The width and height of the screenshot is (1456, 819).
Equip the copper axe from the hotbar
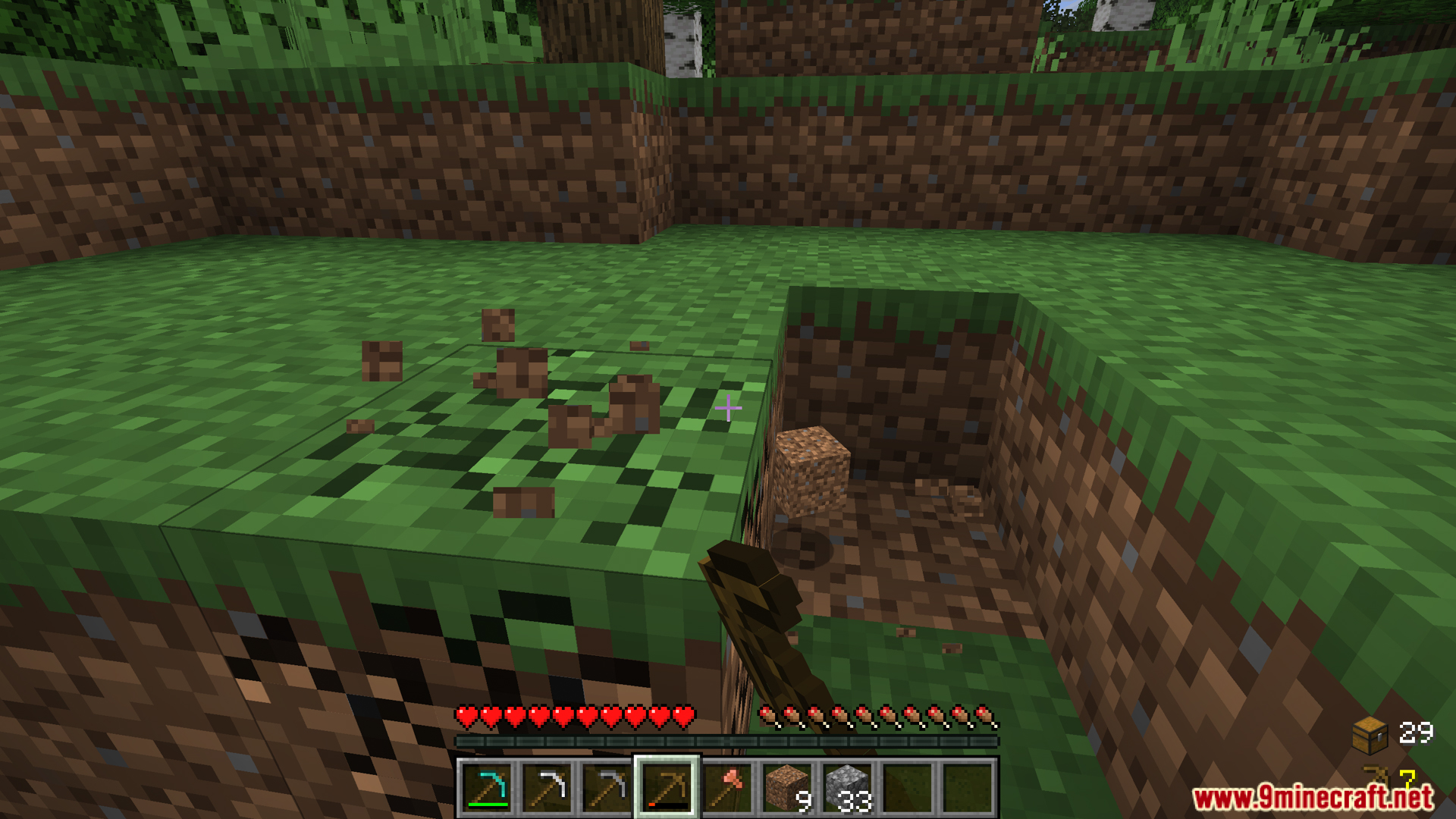[x=727, y=788]
